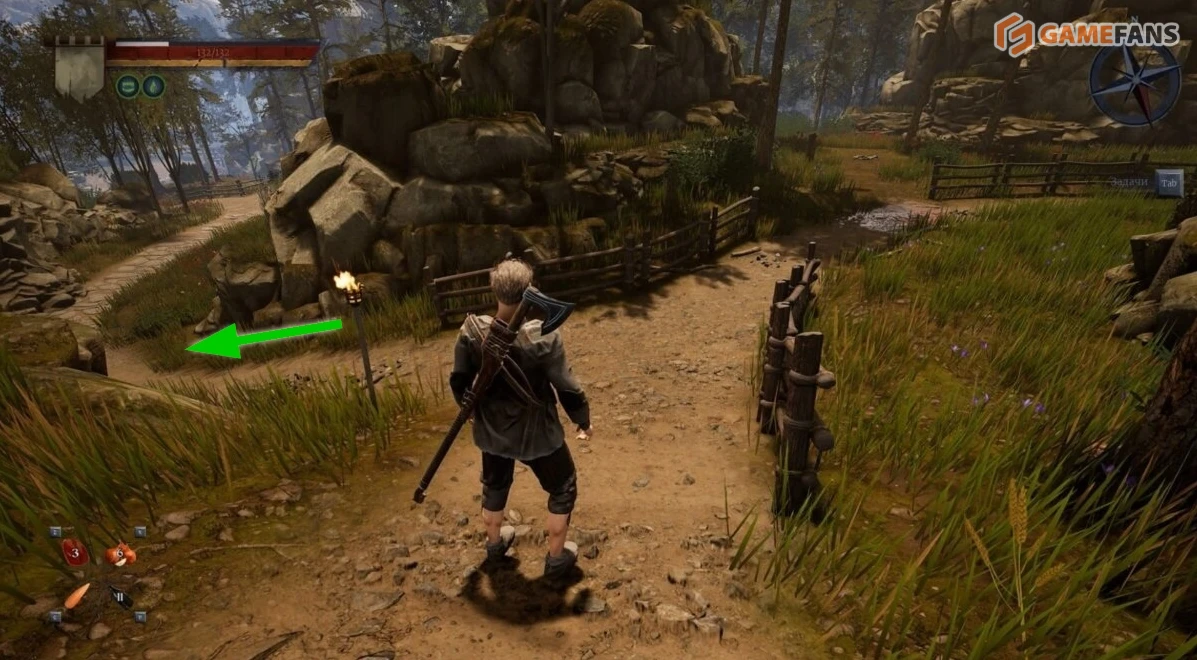The image size is (1197, 660).
Task: Use the onions quick slot item
Action: coord(121,553)
